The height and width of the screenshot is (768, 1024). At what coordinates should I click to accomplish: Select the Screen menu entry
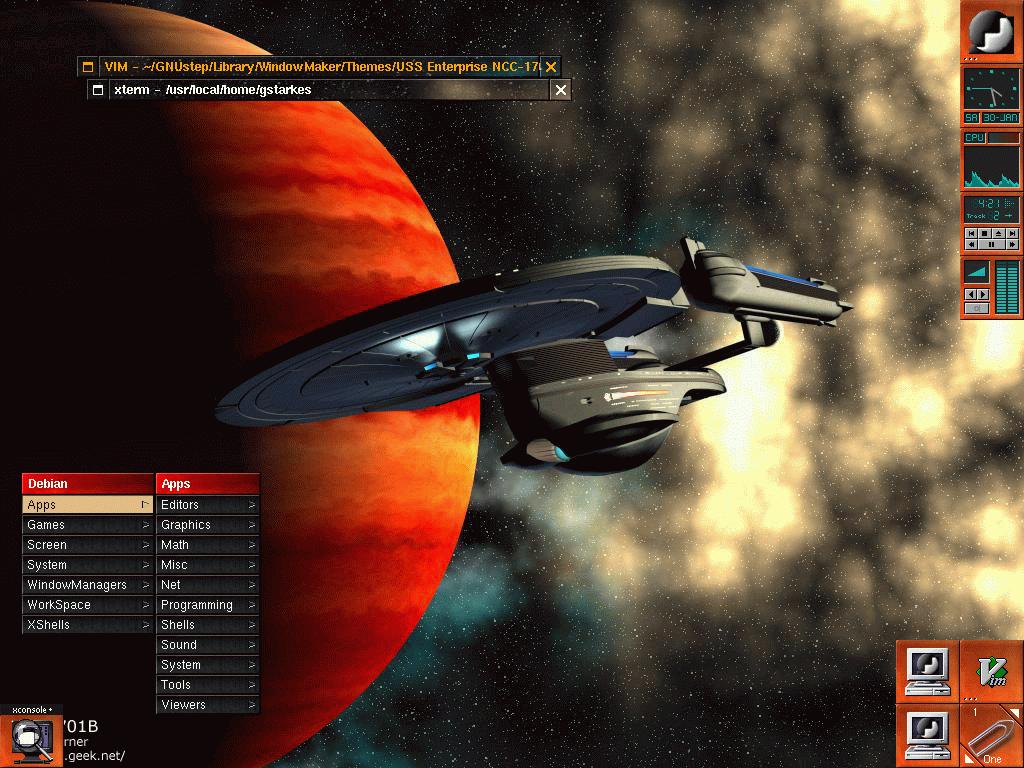coord(88,545)
